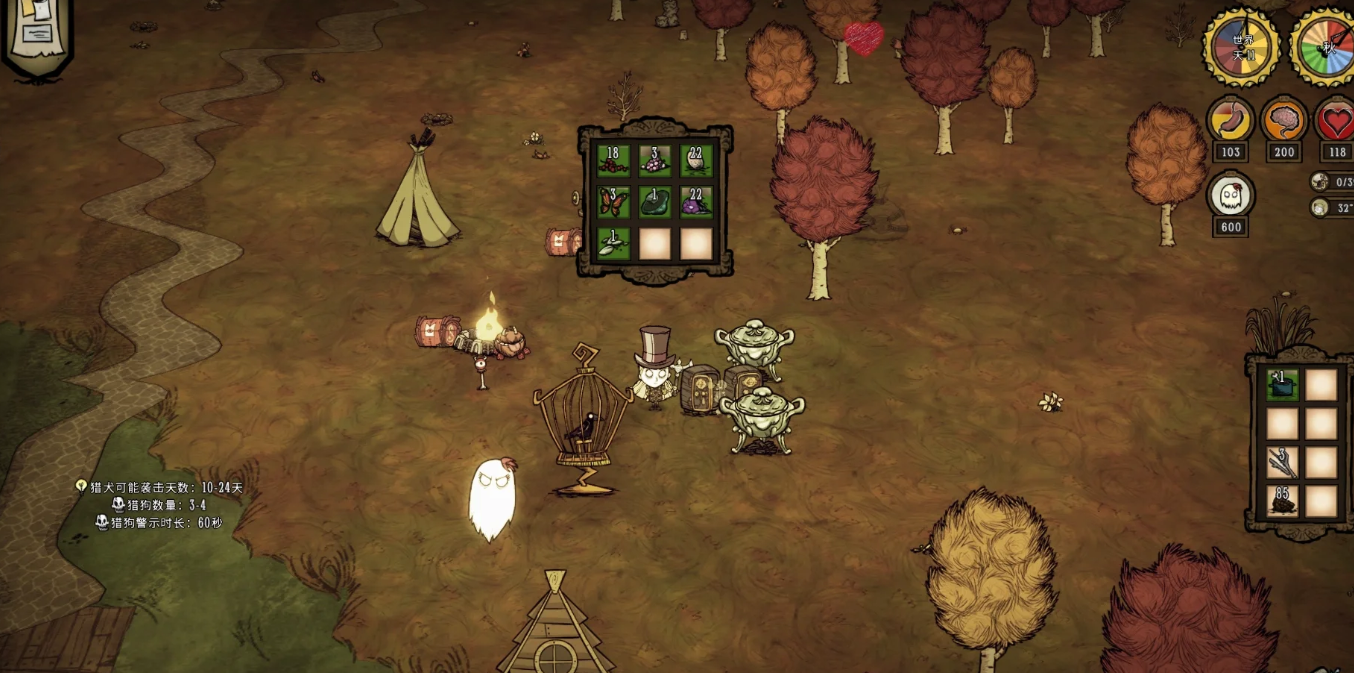Select the stack of 85 pine cones
1354x673 pixels.
(x=1282, y=500)
